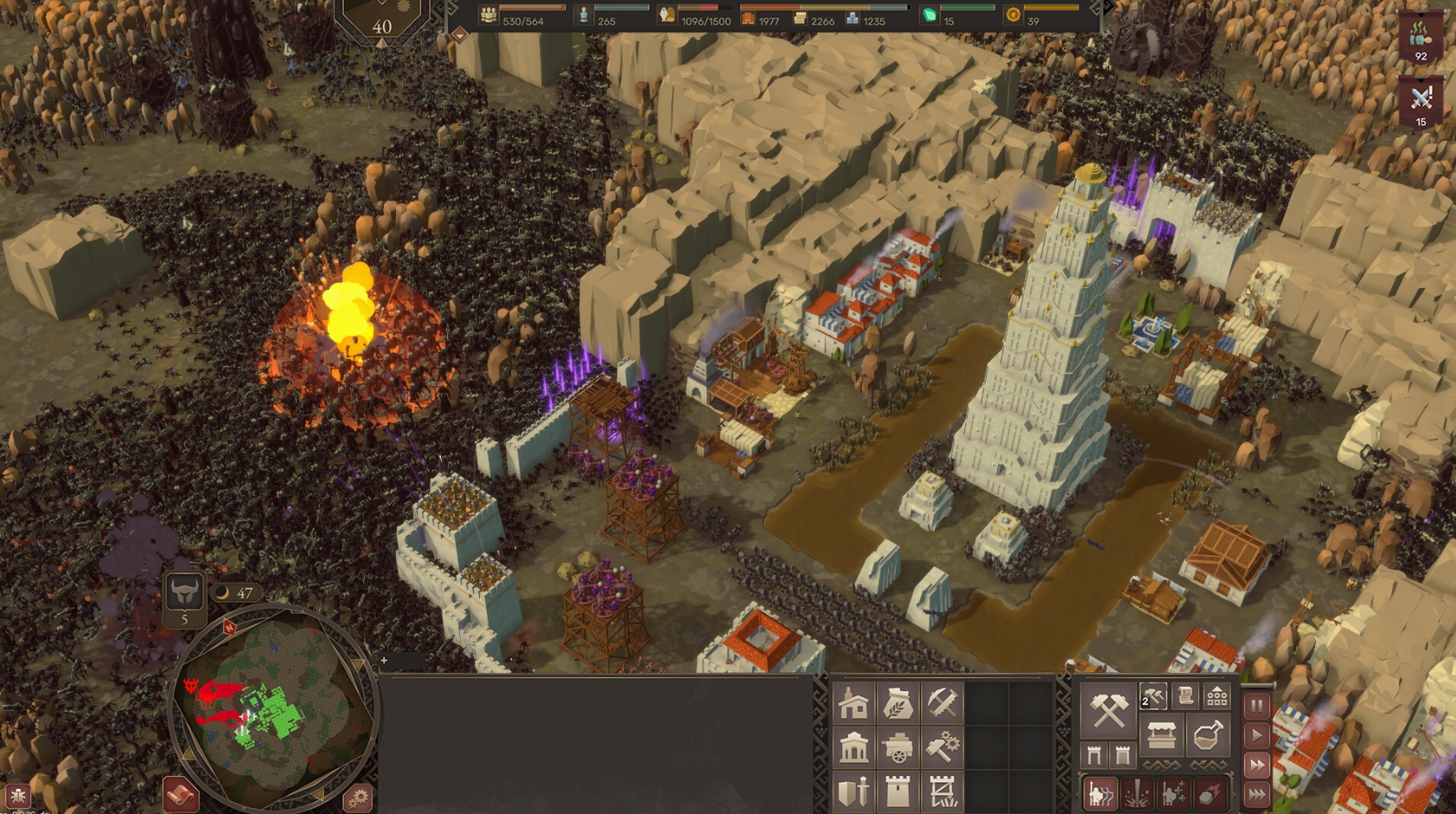
Task: Set game speed to normal play
Action: [1256, 735]
